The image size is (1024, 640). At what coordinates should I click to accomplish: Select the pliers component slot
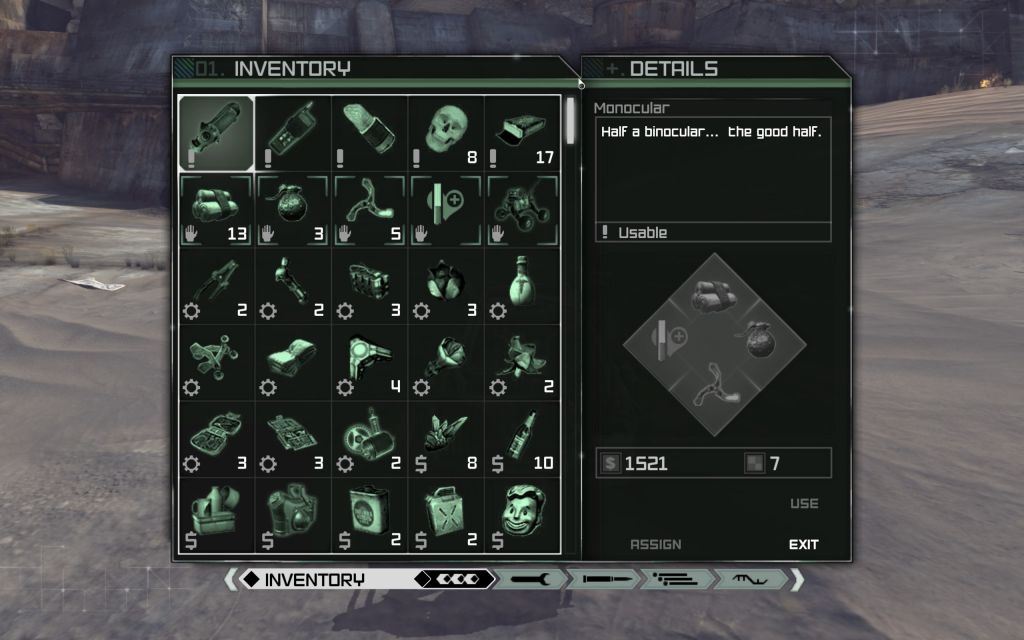(216, 287)
